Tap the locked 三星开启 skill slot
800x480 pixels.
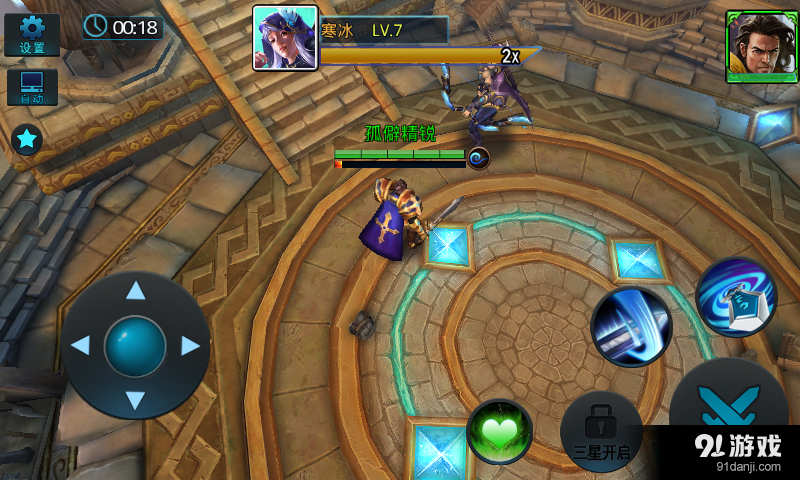click(x=601, y=432)
